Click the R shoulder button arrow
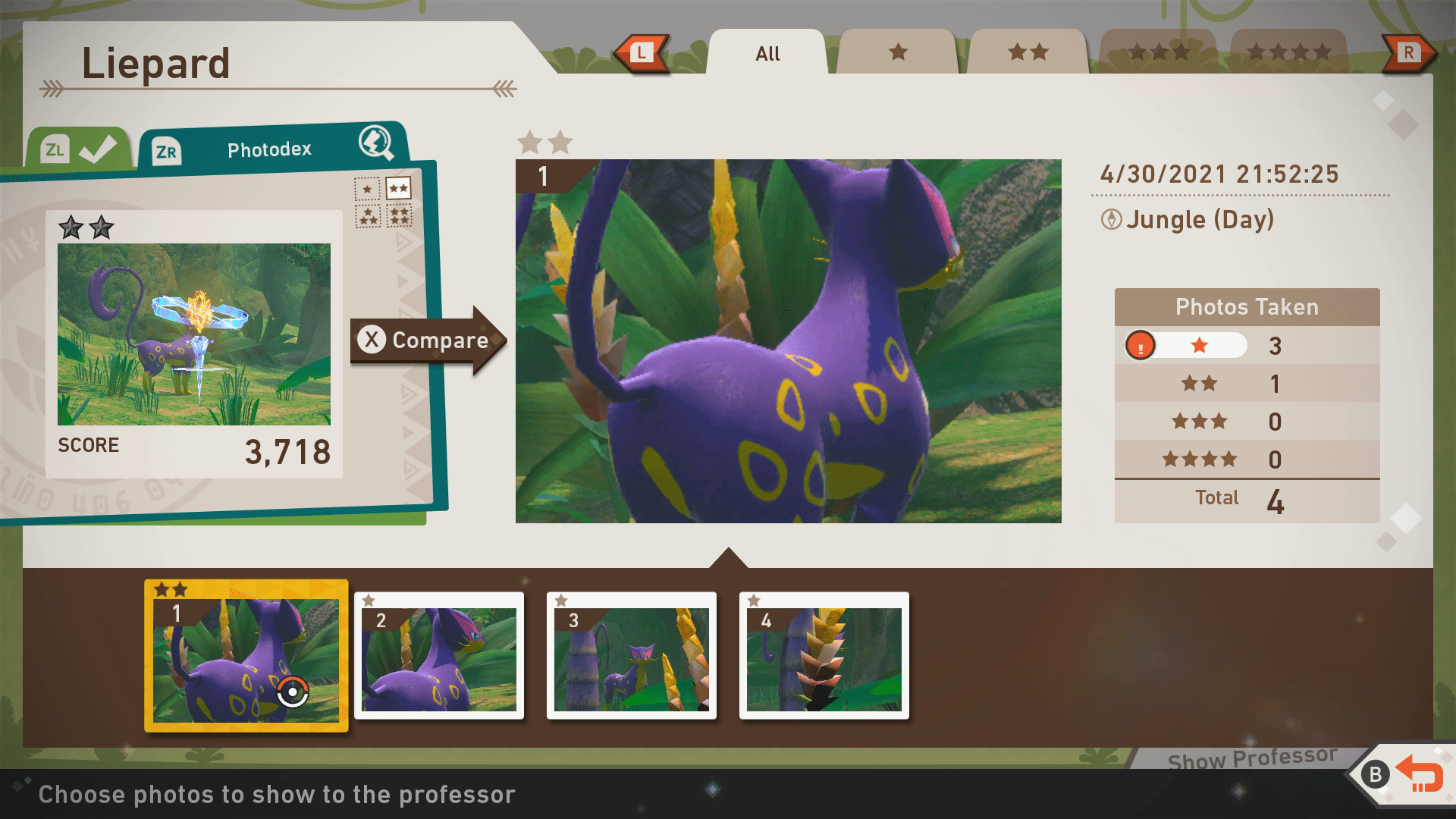Viewport: 1456px width, 819px height. pos(1410,52)
